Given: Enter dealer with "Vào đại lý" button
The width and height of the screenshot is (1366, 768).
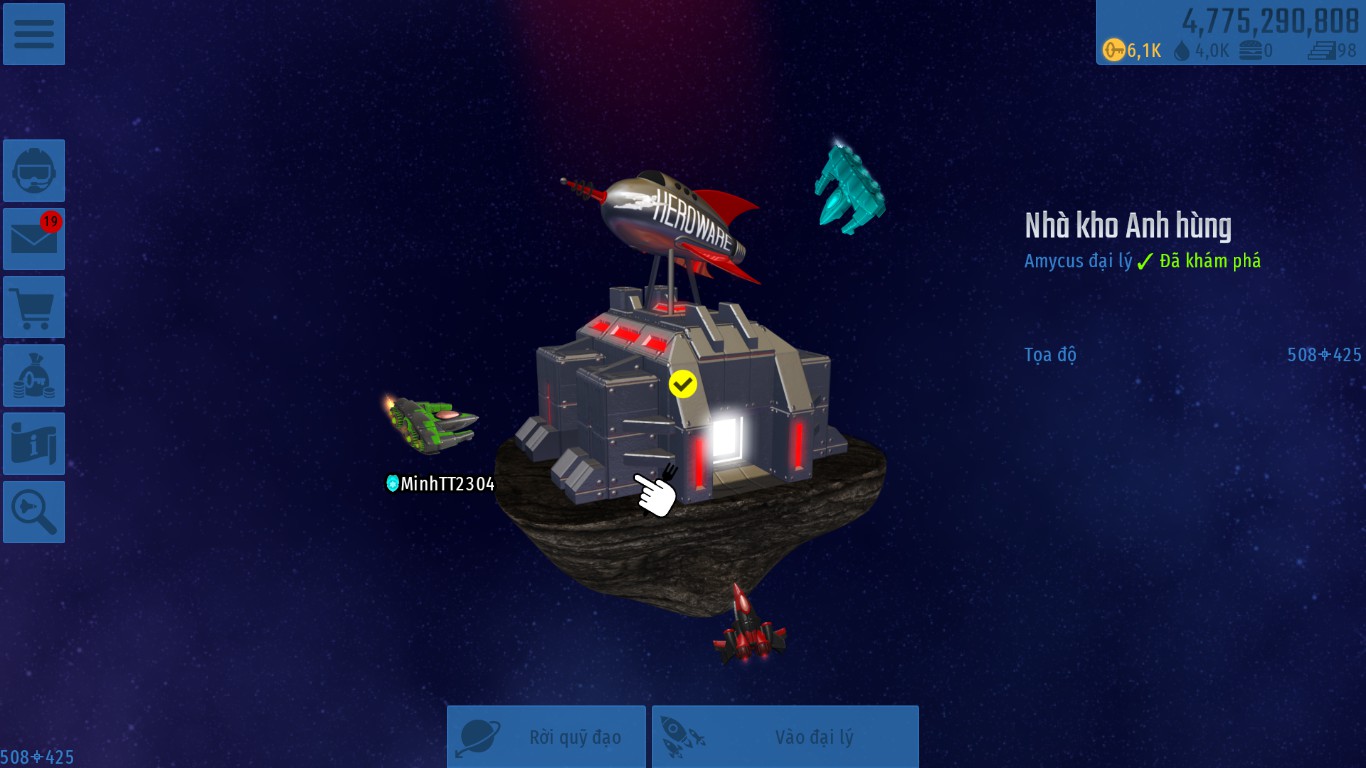Looking at the screenshot, I should point(785,737).
